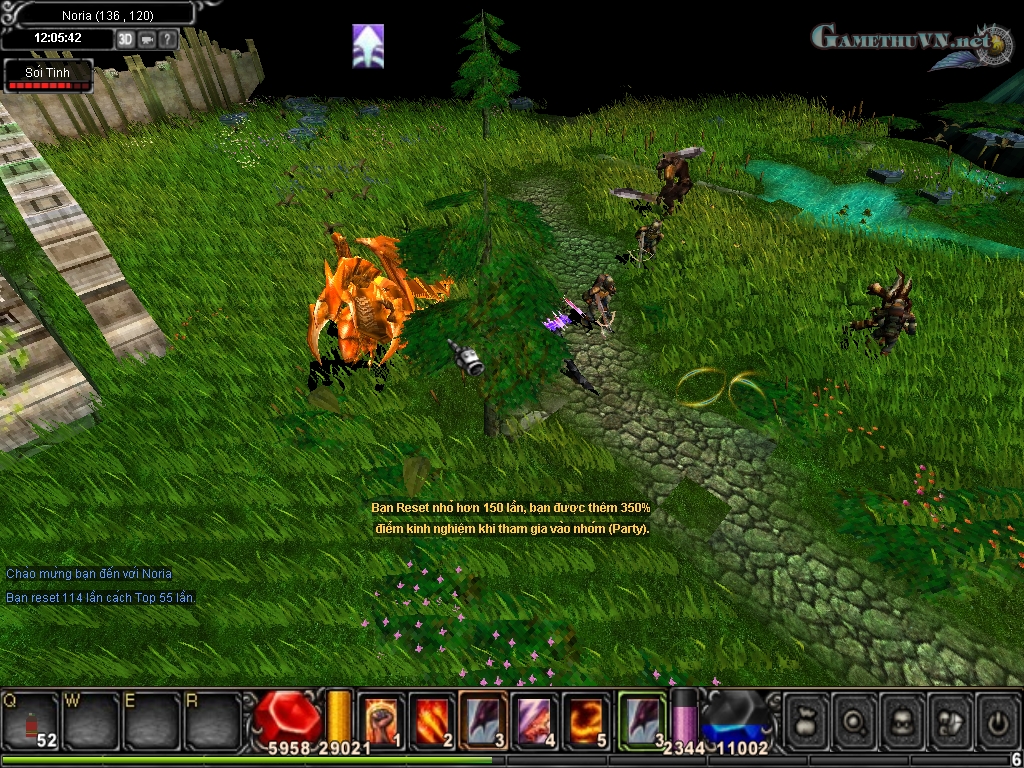This screenshot has height=768, width=1024.
Task: Select the upward arrow buff icon
Action: click(368, 46)
